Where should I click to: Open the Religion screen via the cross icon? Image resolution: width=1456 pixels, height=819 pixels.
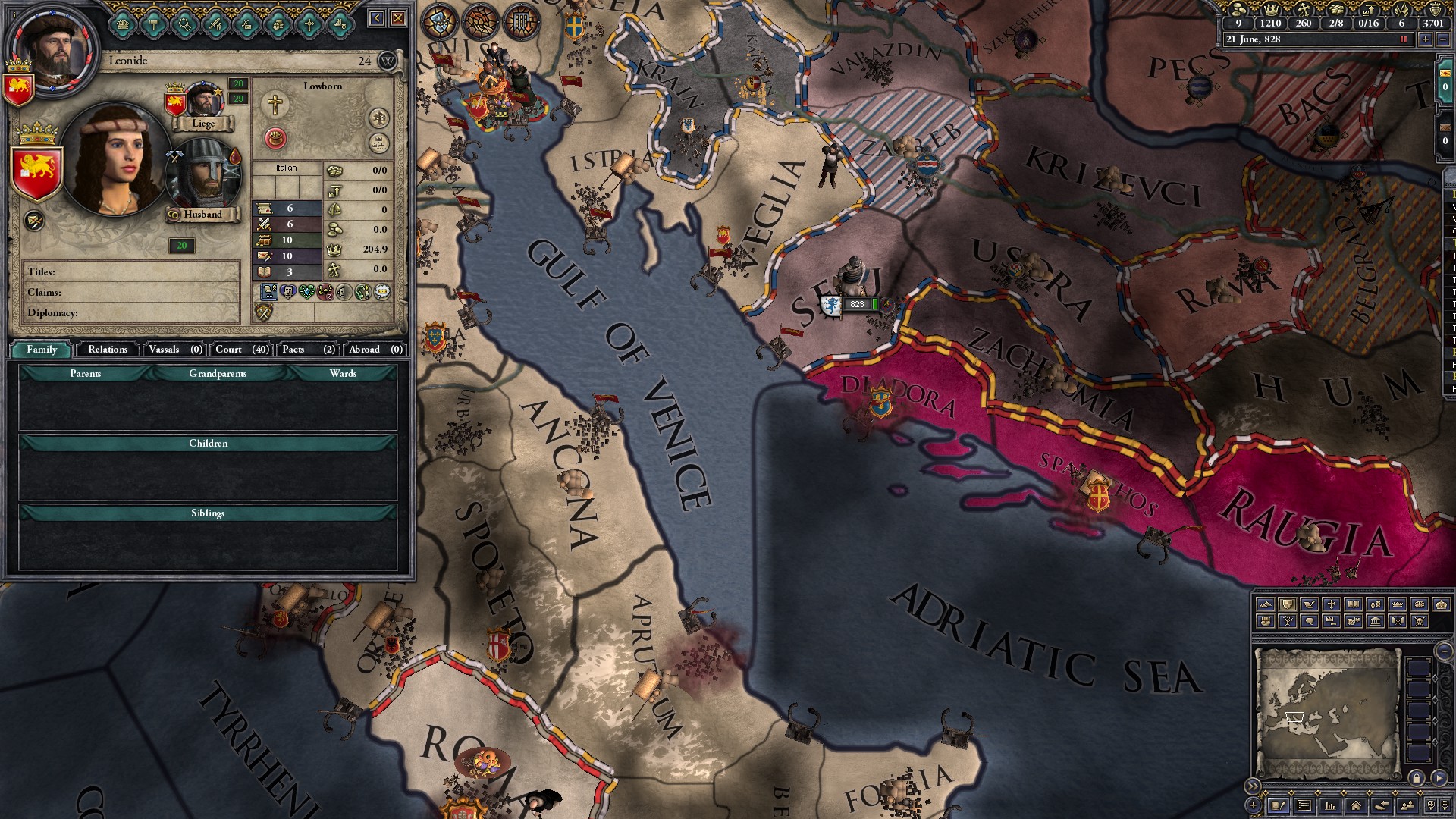click(309, 24)
